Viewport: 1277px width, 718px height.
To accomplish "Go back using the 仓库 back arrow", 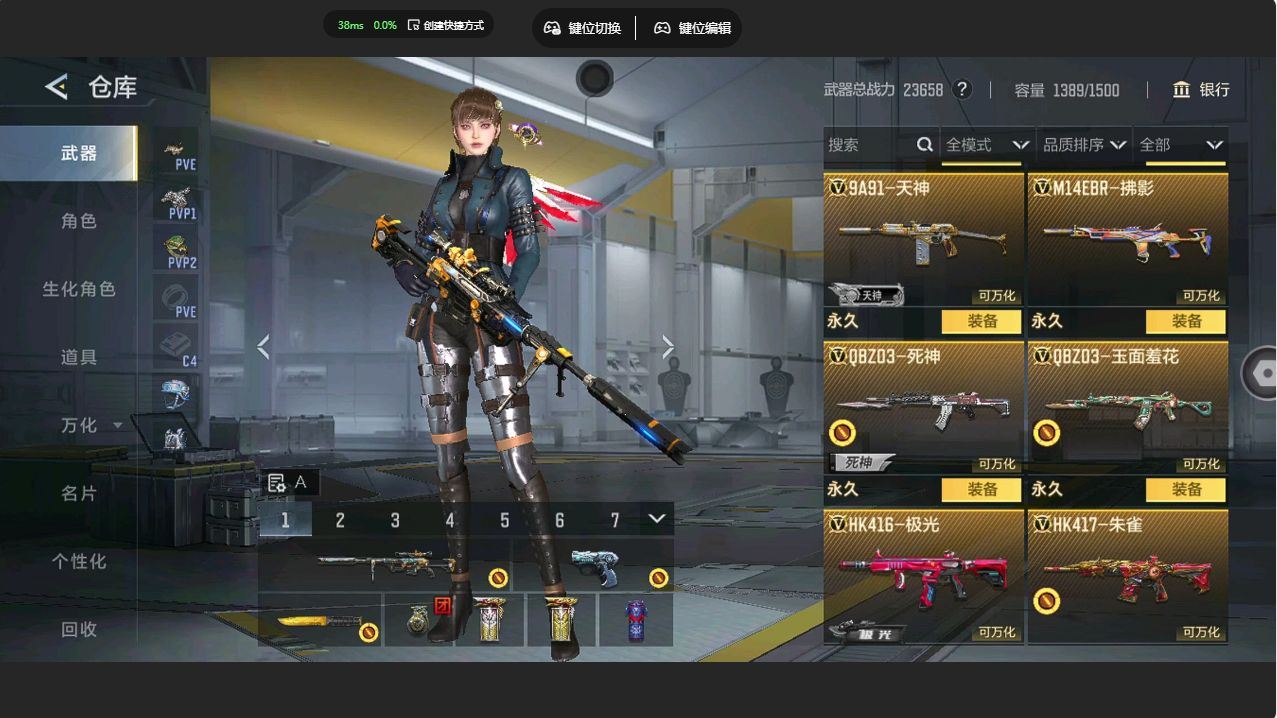I will [57, 87].
